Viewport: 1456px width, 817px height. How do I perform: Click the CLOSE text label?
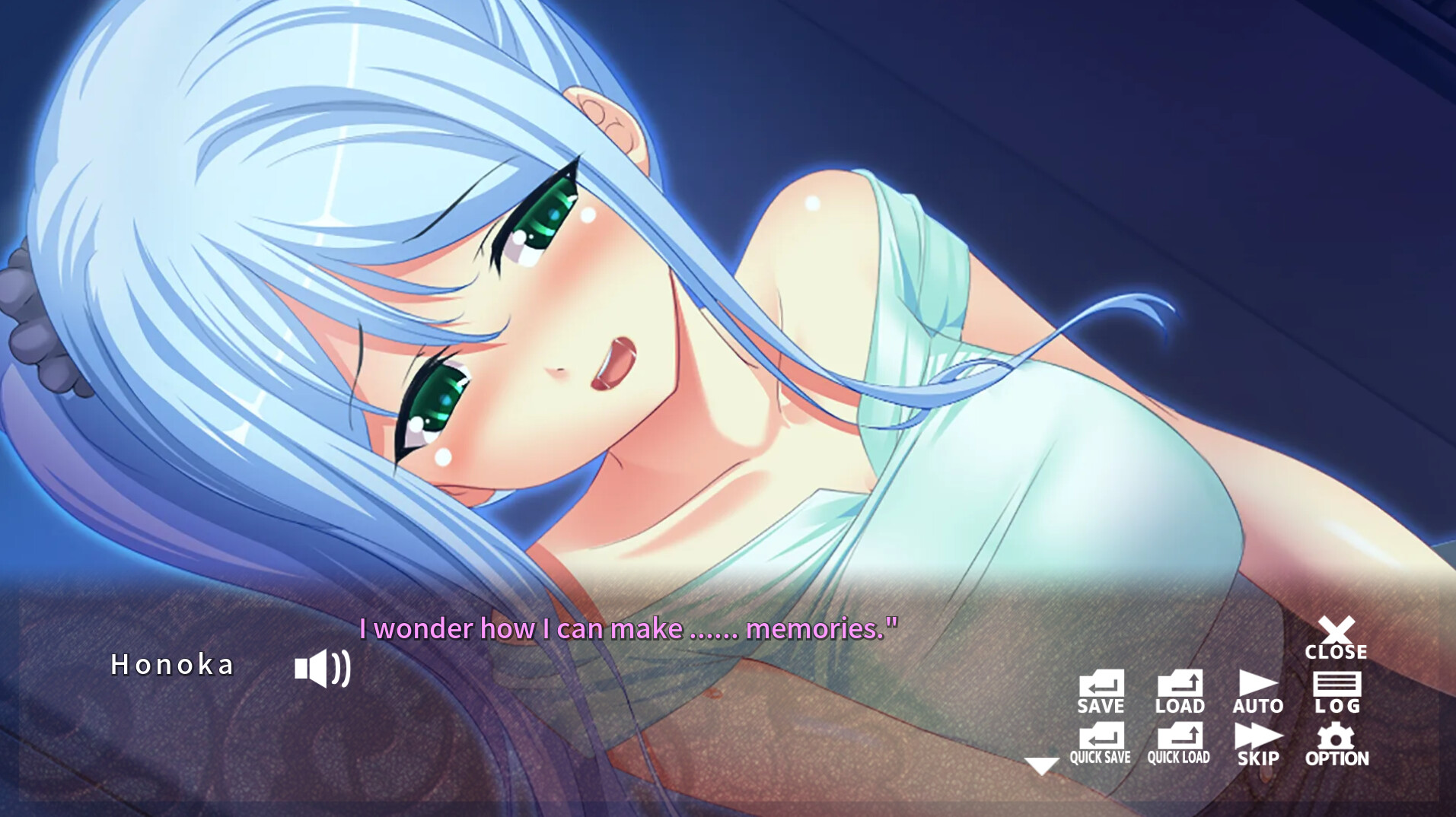pyautogui.click(x=1338, y=651)
